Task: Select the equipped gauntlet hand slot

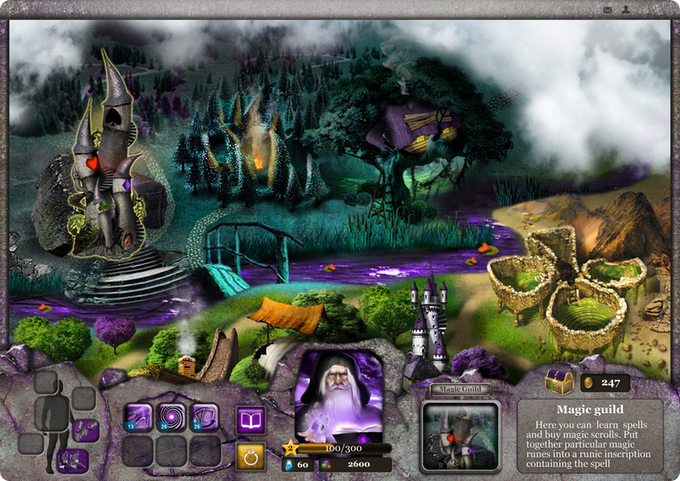Action: pyautogui.click(x=84, y=430)
